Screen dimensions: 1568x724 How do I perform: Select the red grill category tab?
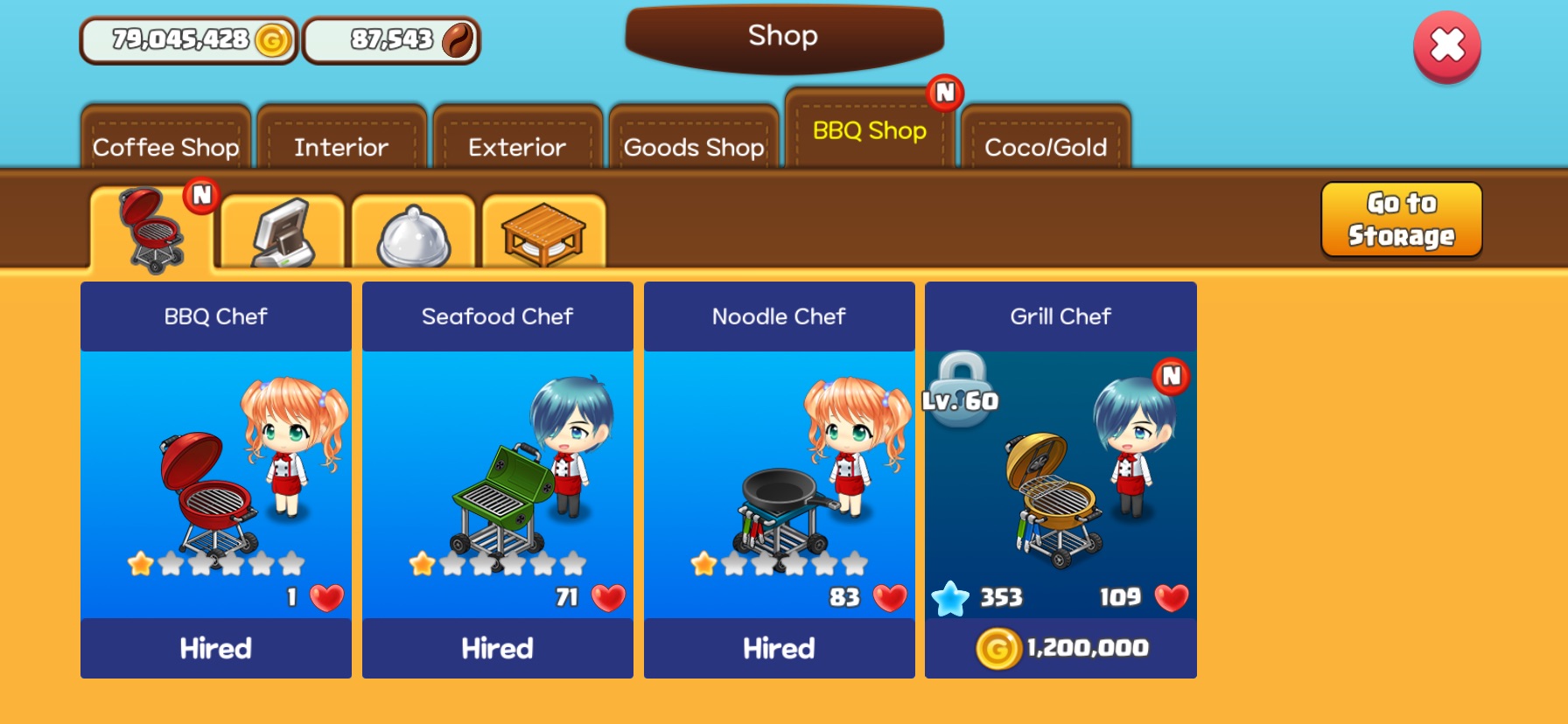[152, 230]
